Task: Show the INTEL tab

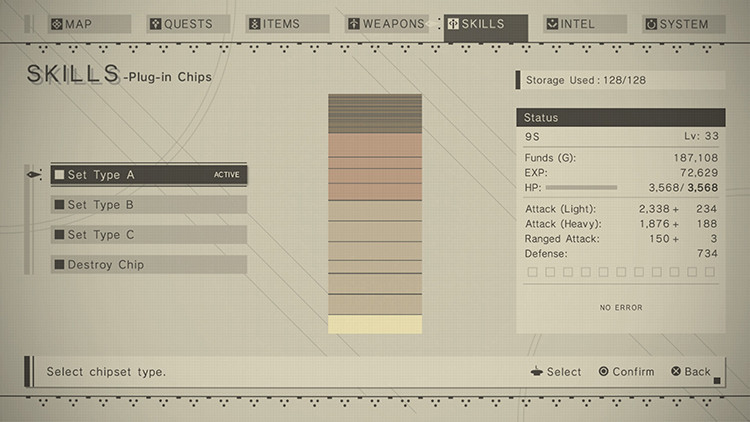Action: (x=585, y=24)
